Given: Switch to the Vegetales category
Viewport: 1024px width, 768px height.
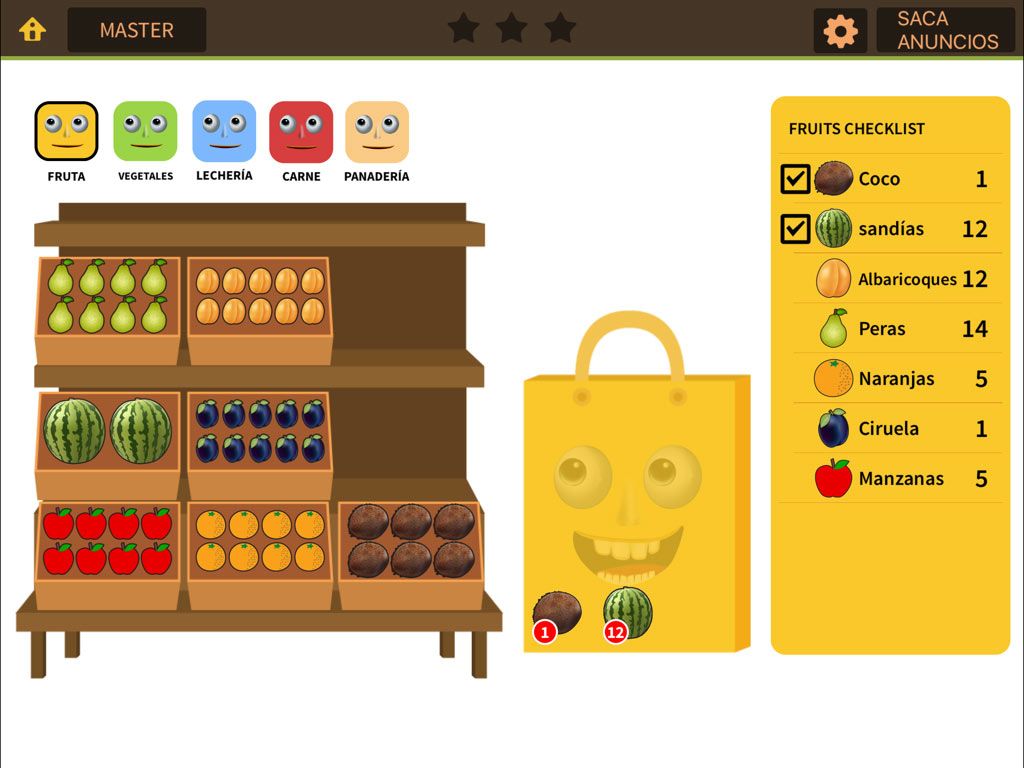Looking at the screenshot, I should pos(145,132).
